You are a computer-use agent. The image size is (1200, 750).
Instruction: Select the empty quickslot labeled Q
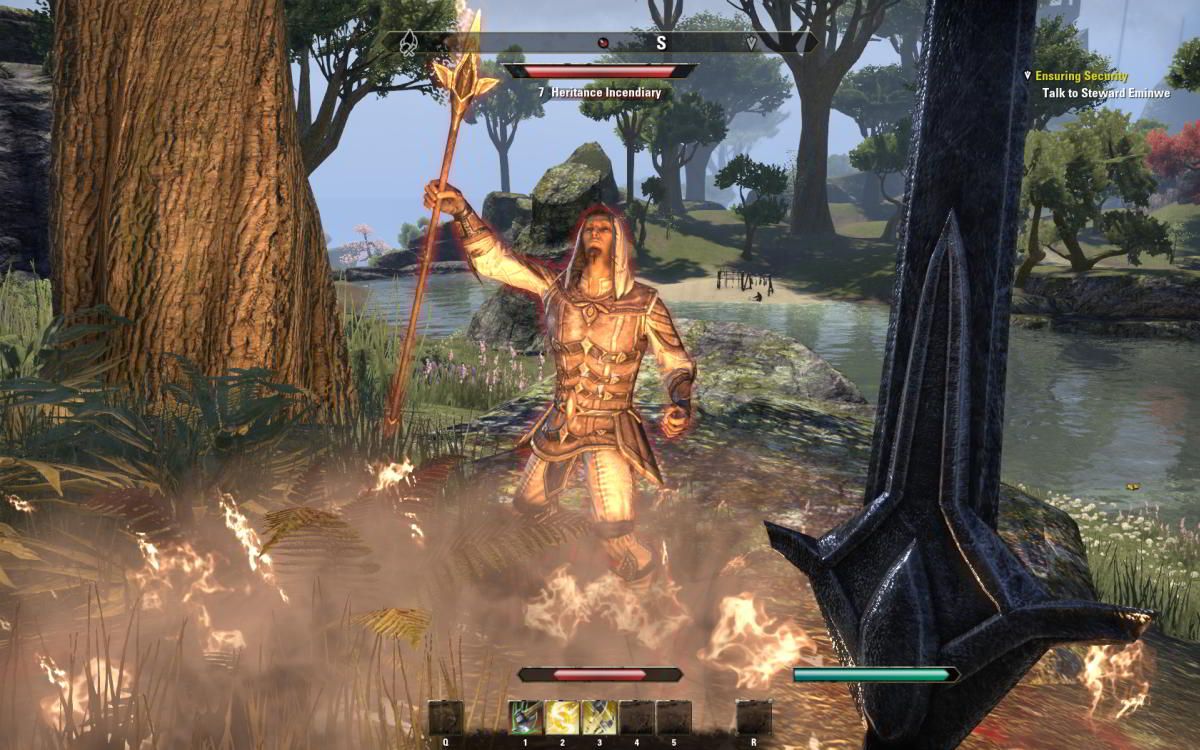click(x=446, y=717)
